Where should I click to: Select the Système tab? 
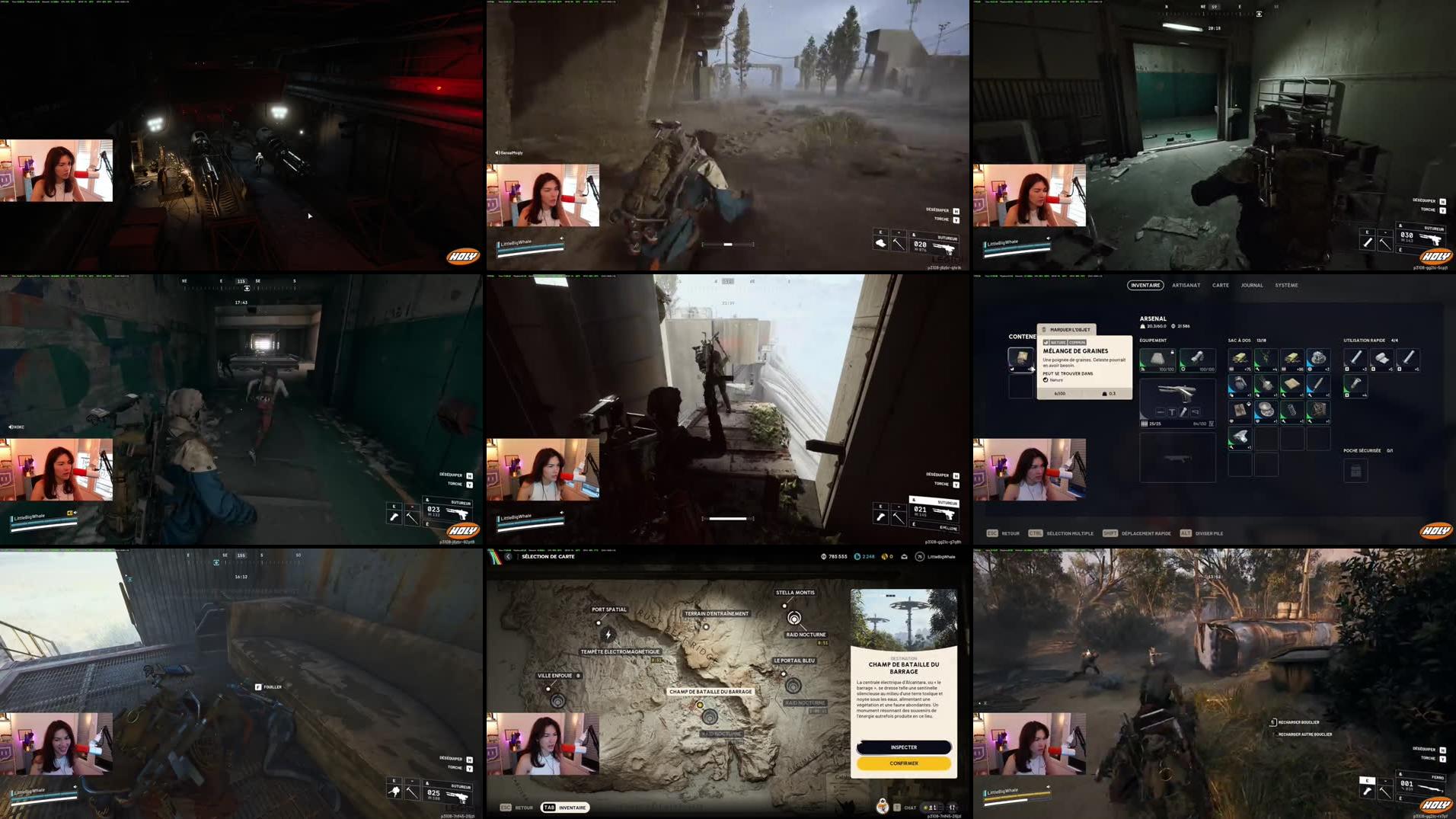(x=1285, y=286)
